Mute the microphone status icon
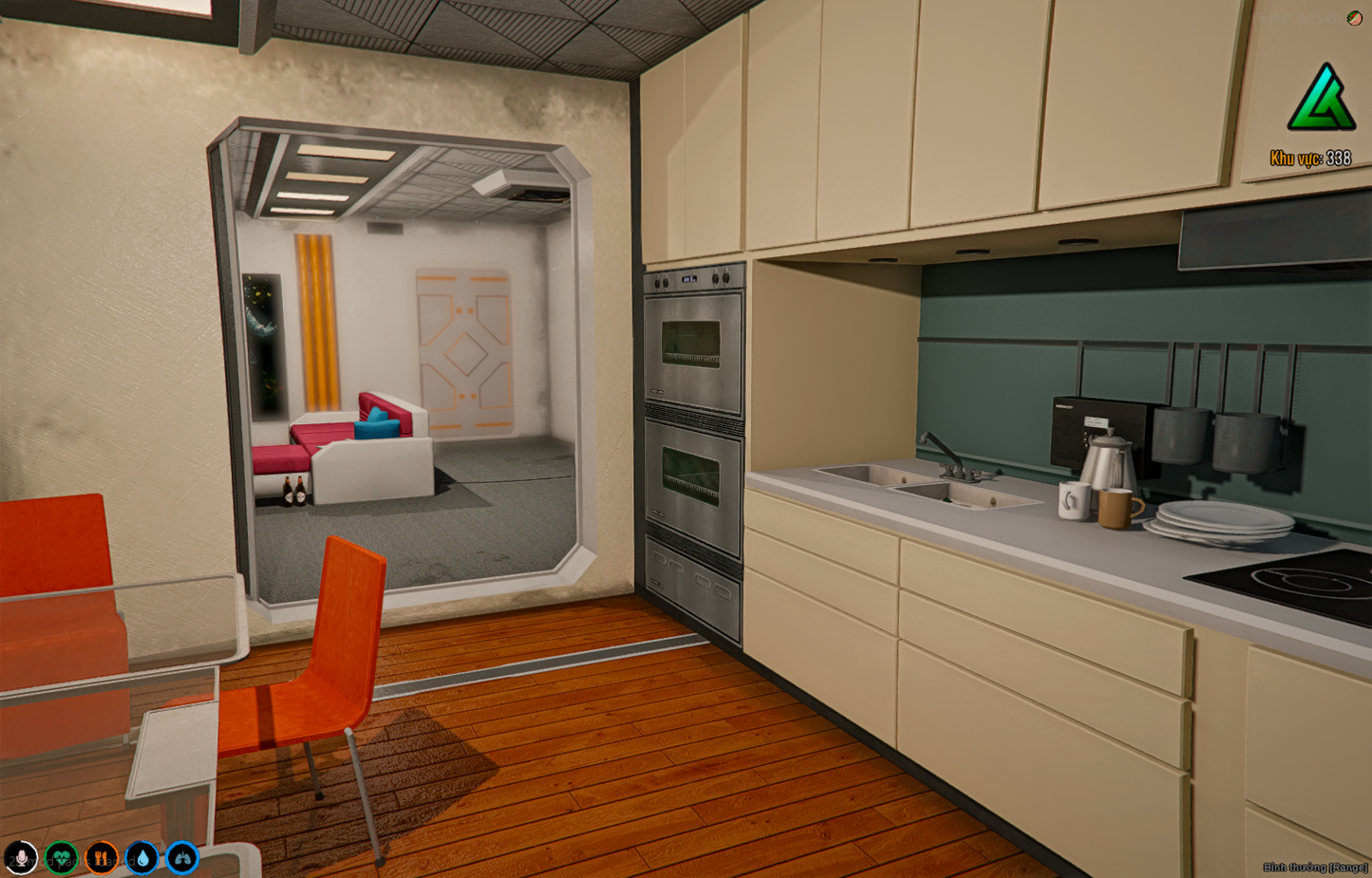1372x878 pixels. (21, 859)
